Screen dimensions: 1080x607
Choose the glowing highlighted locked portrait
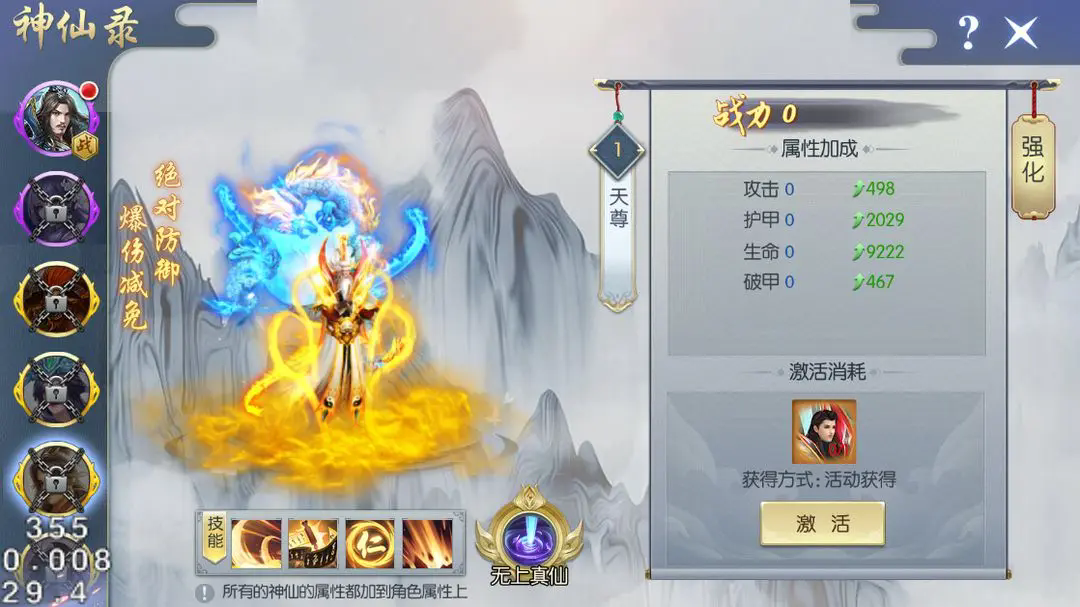55,480
